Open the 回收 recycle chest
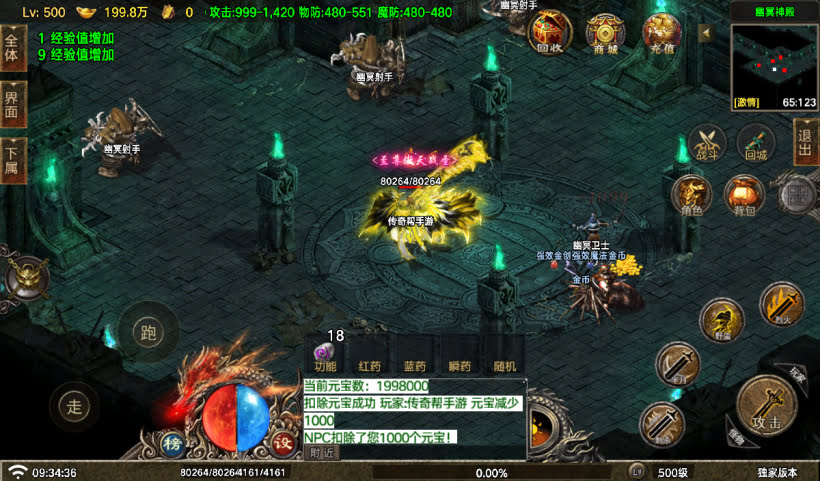820x481 pixels. coord(550,33)
